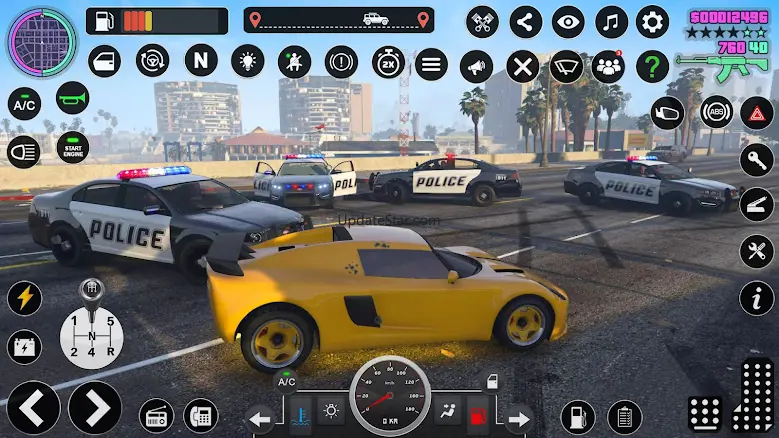Honk the green horn button
The width and height of the screenshot is (779, 438).
(x=71, y=97)
